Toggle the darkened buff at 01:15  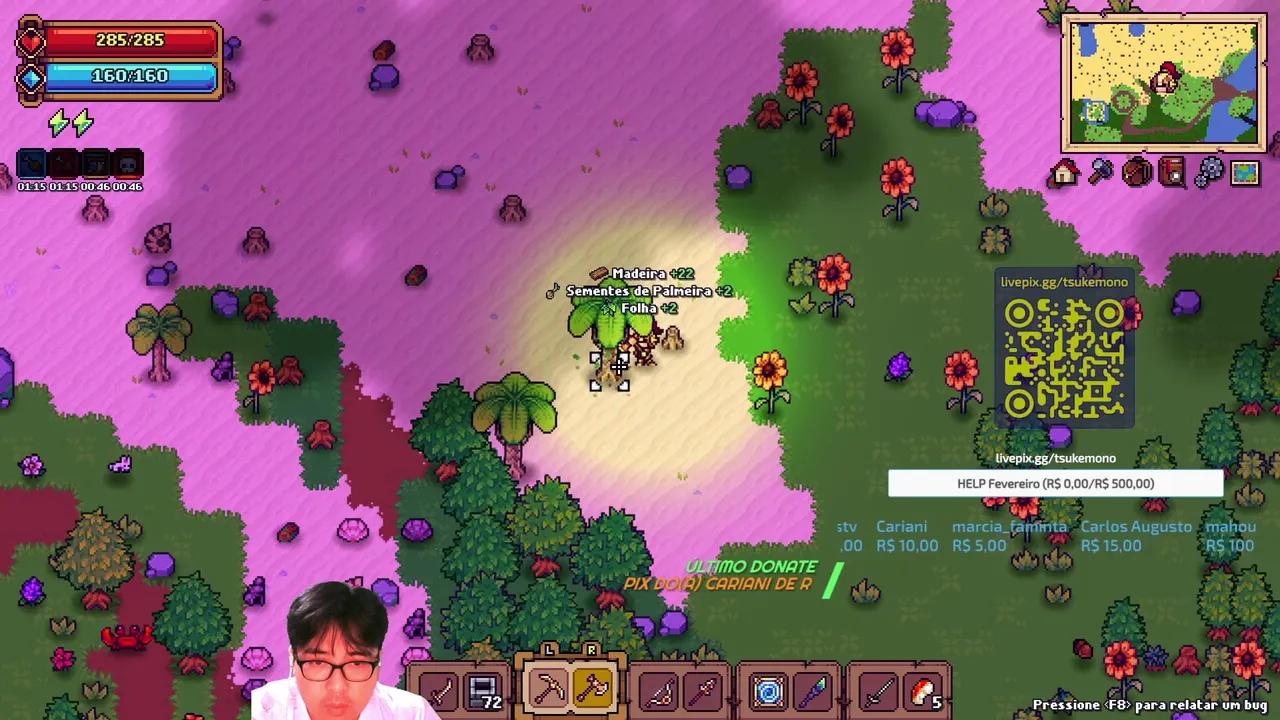coord(62,163)
